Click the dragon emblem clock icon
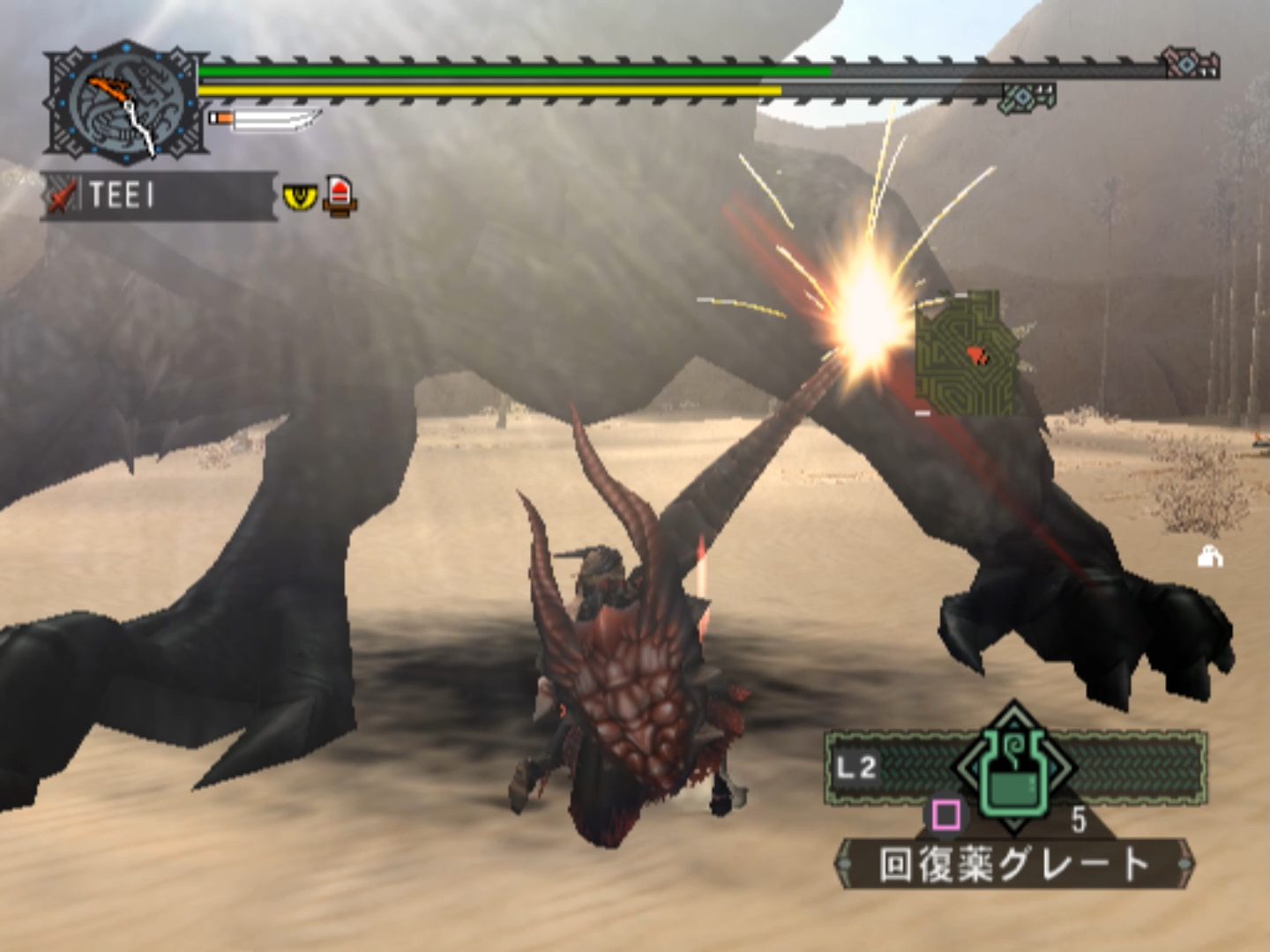 pos(126,103)
